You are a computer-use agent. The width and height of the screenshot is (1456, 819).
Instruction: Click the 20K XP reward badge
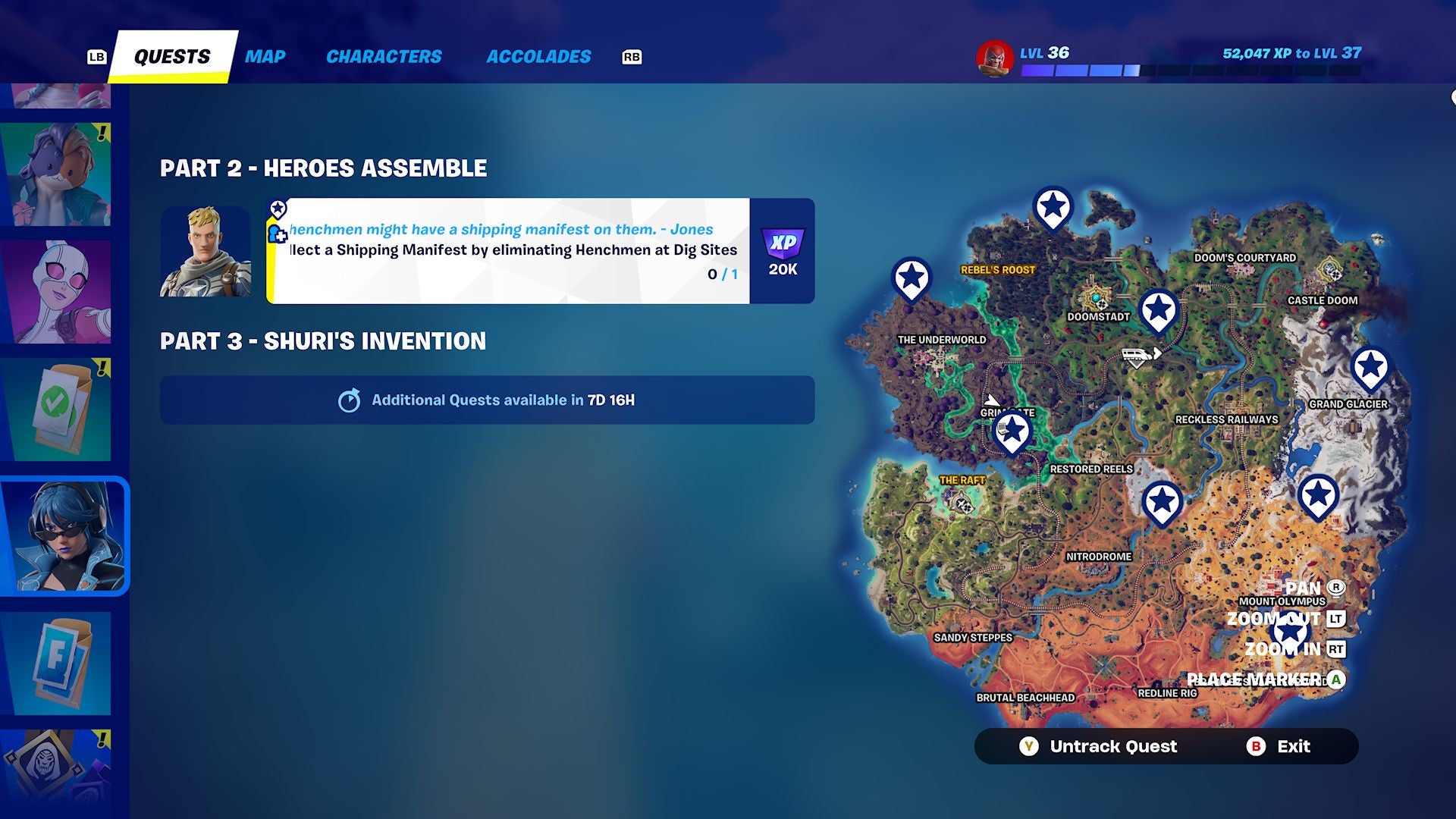[785, 250]
